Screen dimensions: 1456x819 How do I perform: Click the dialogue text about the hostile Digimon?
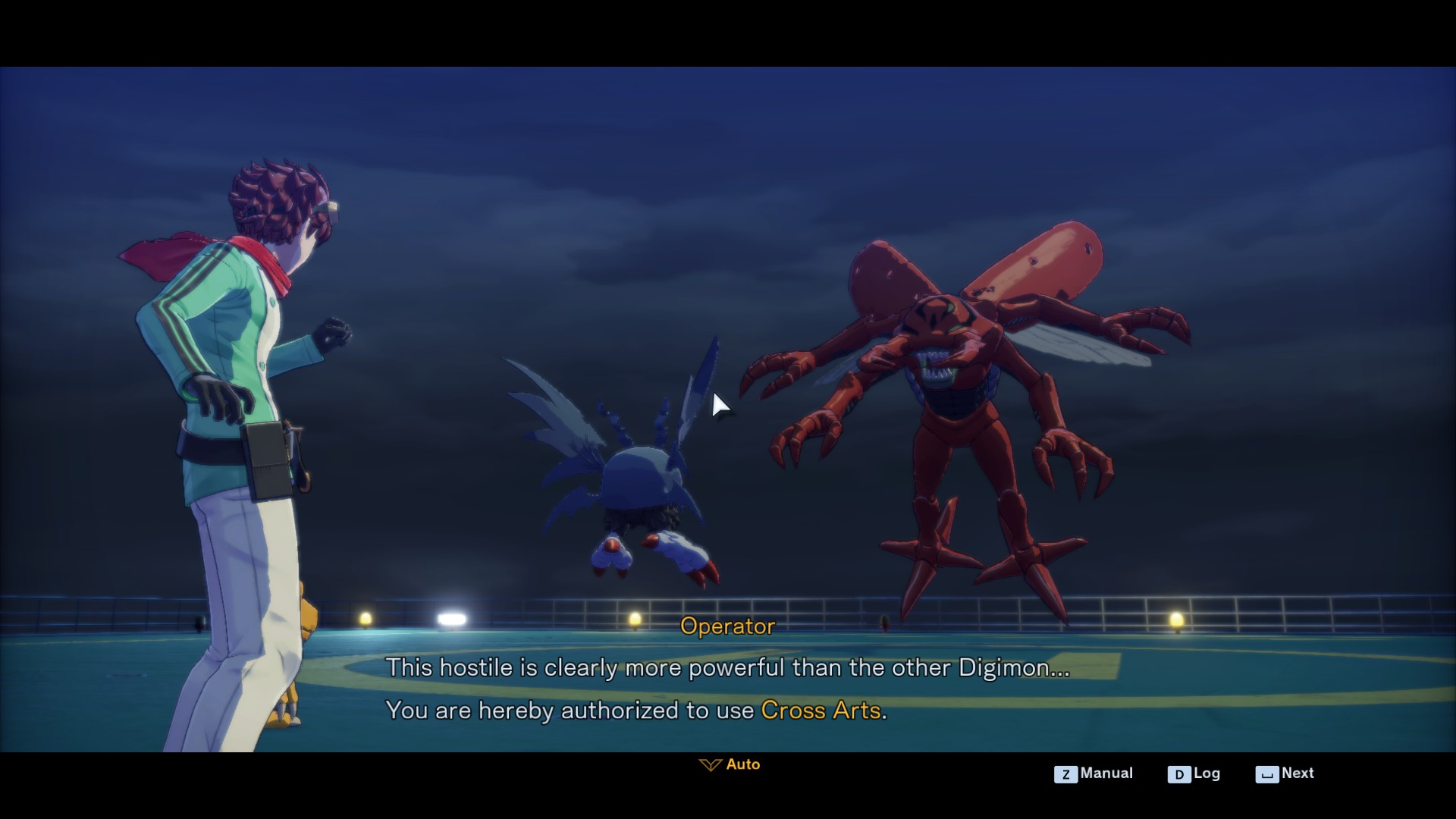(x=726, y=668)
